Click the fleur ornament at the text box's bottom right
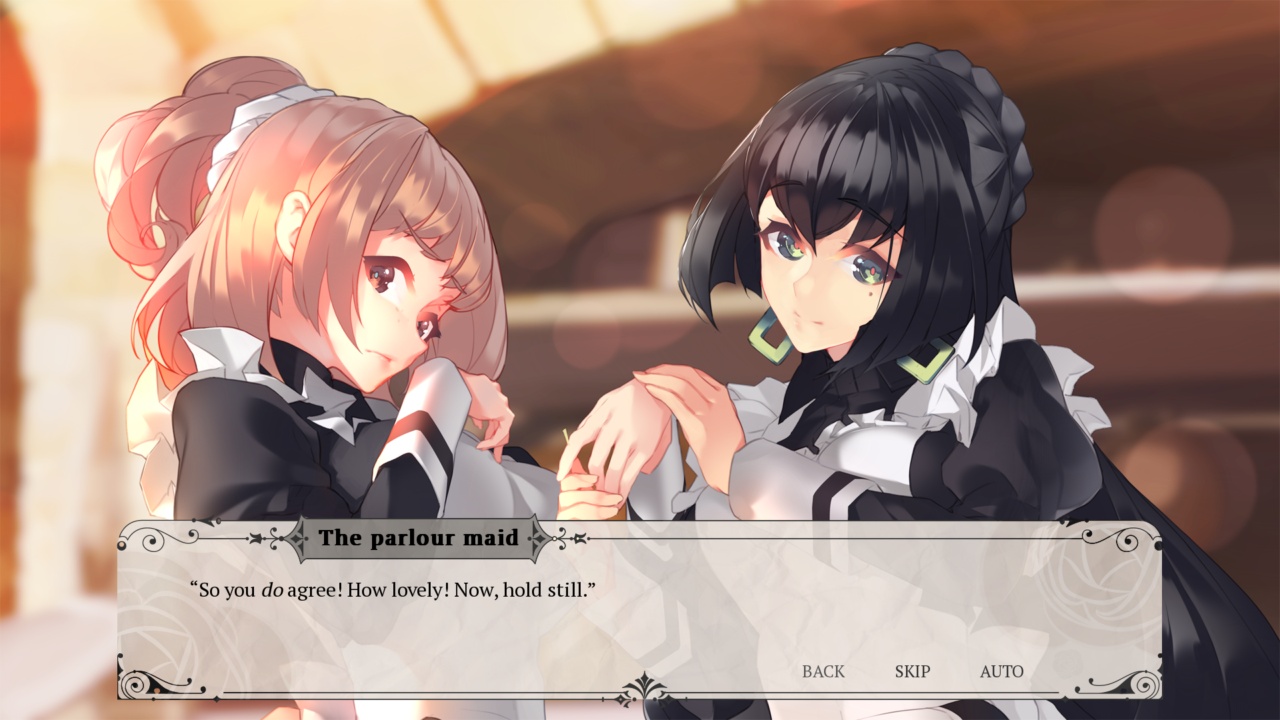Image resolution: width=1280 pixels, height=720 pixels. point(1146,685)
